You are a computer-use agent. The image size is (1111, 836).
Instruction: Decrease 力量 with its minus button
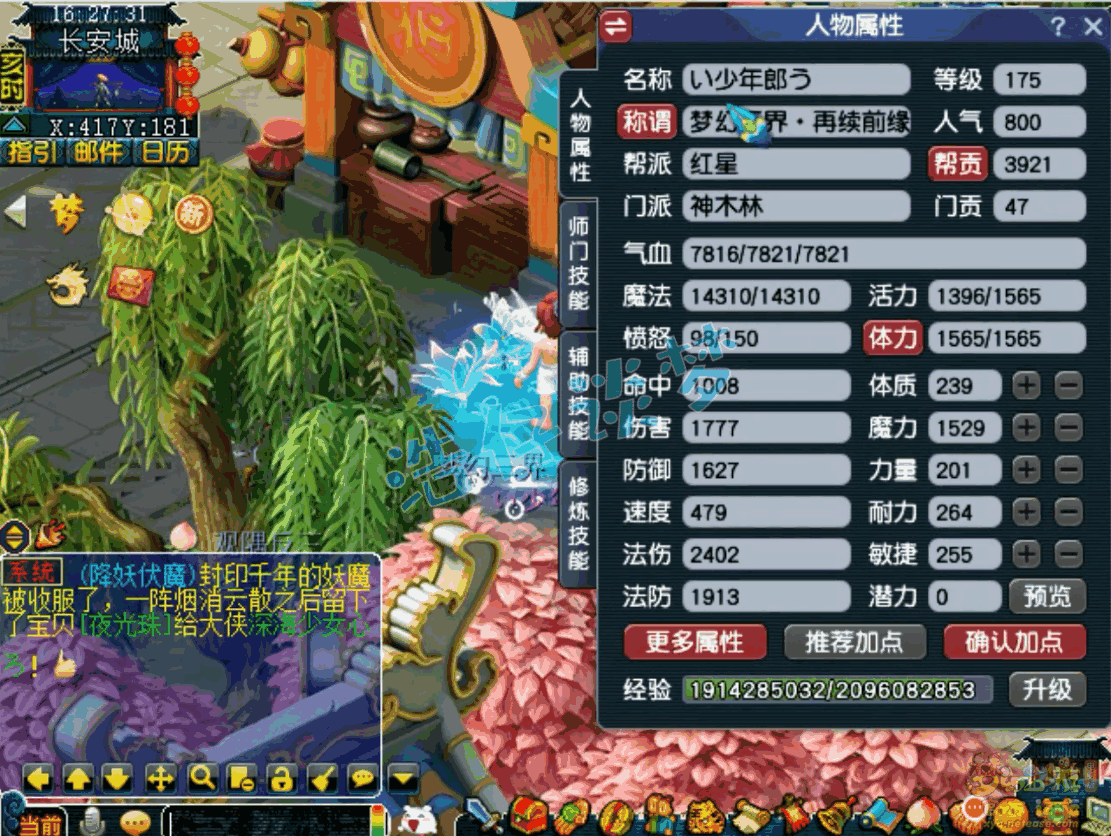(1068, 470)
